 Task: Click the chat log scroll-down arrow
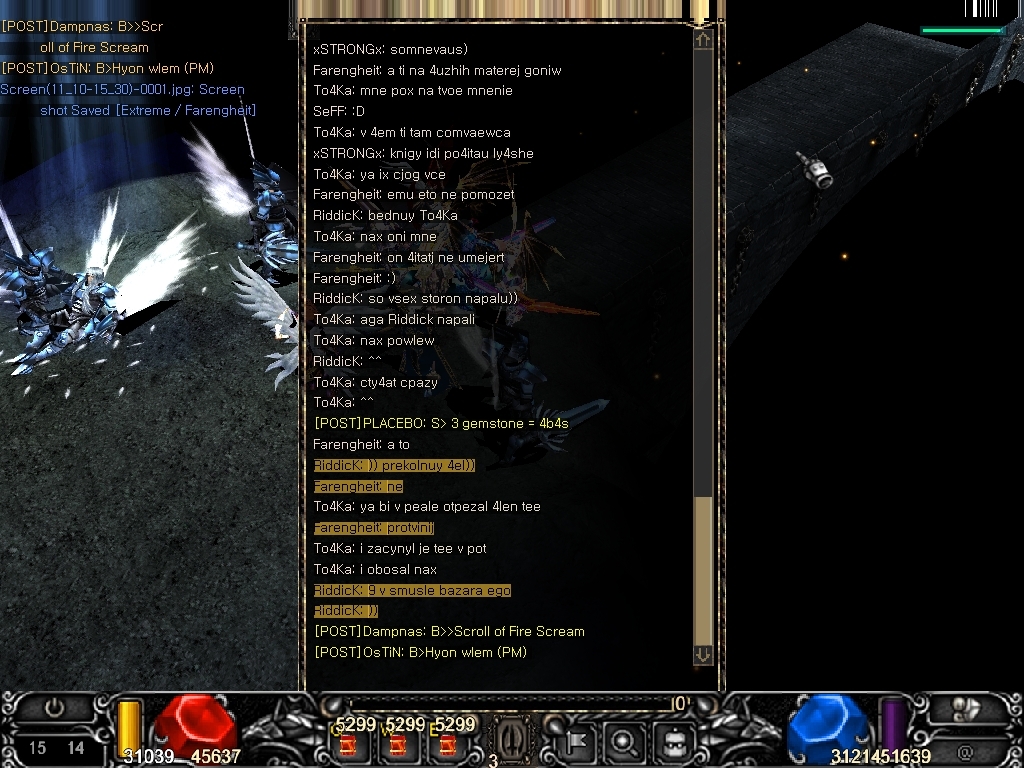tap(703, 654)
